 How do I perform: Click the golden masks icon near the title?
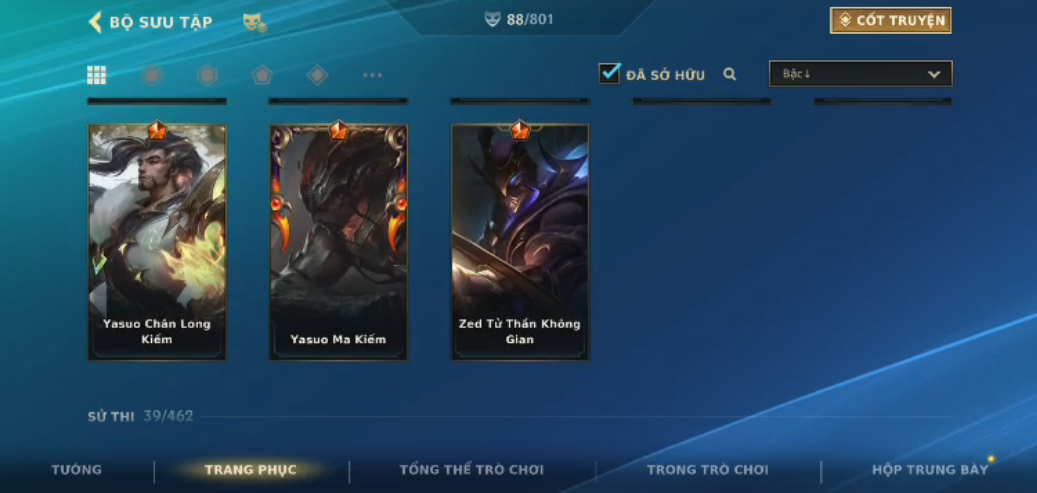click(x=254, y=22)
